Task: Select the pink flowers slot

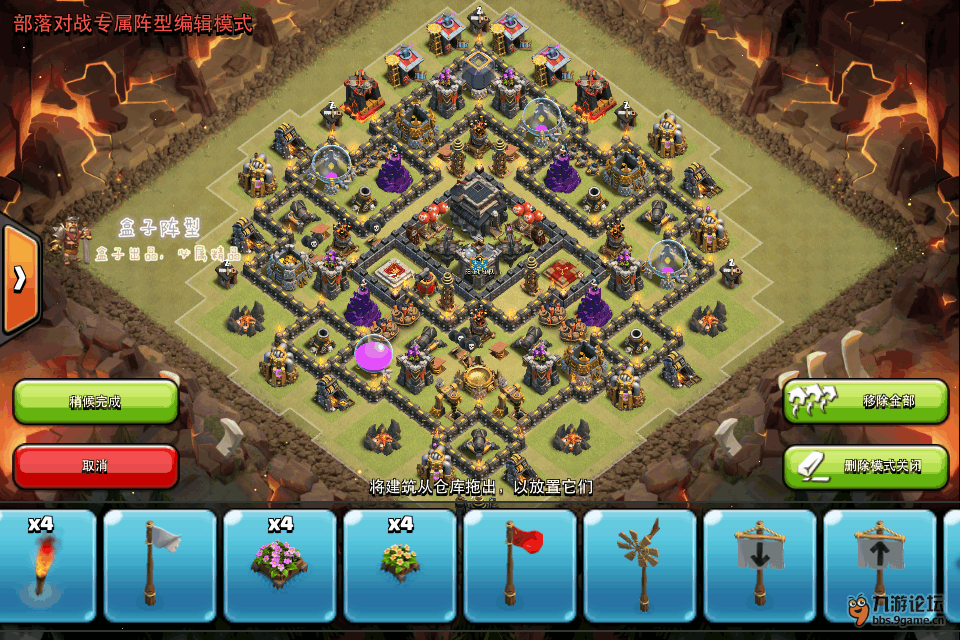Action: coord(280,565)
